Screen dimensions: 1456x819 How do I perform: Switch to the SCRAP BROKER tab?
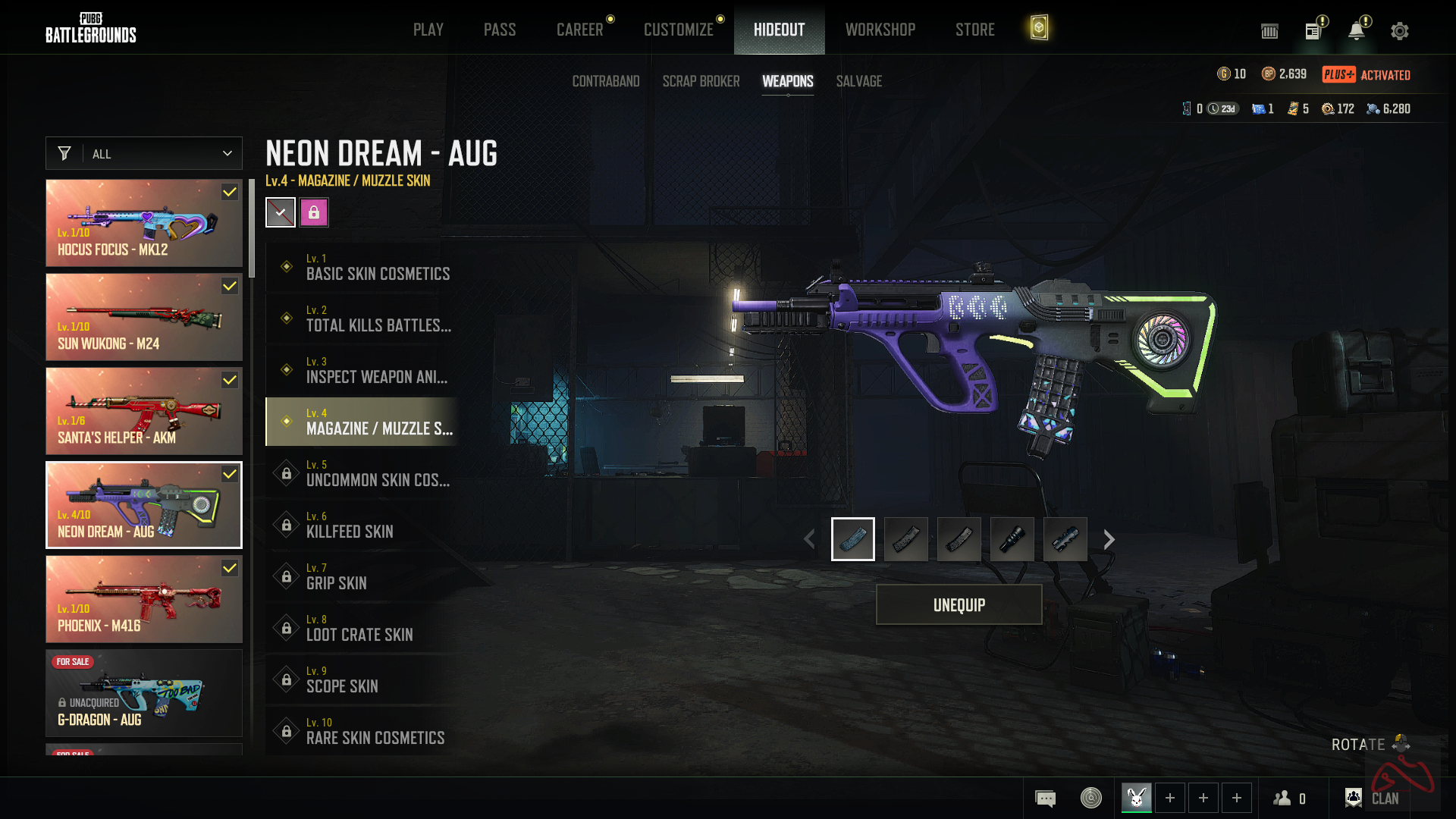(701, 81)
